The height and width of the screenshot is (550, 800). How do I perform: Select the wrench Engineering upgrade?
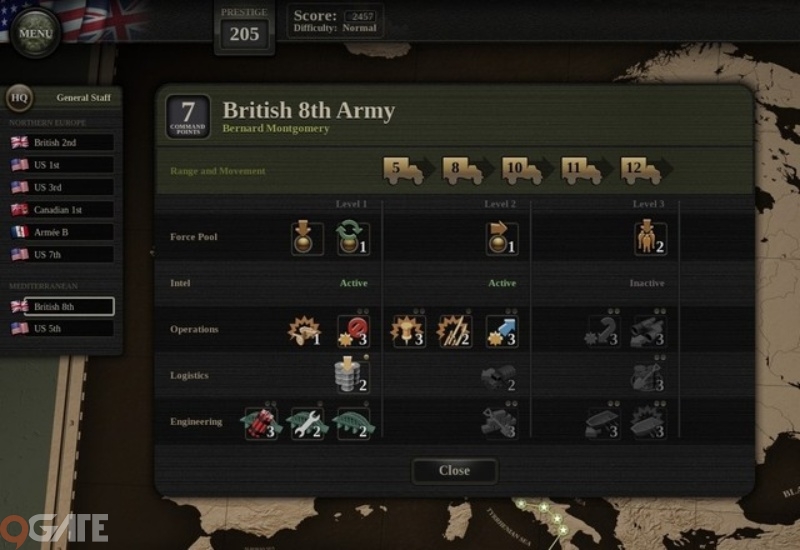pos(306,423)
